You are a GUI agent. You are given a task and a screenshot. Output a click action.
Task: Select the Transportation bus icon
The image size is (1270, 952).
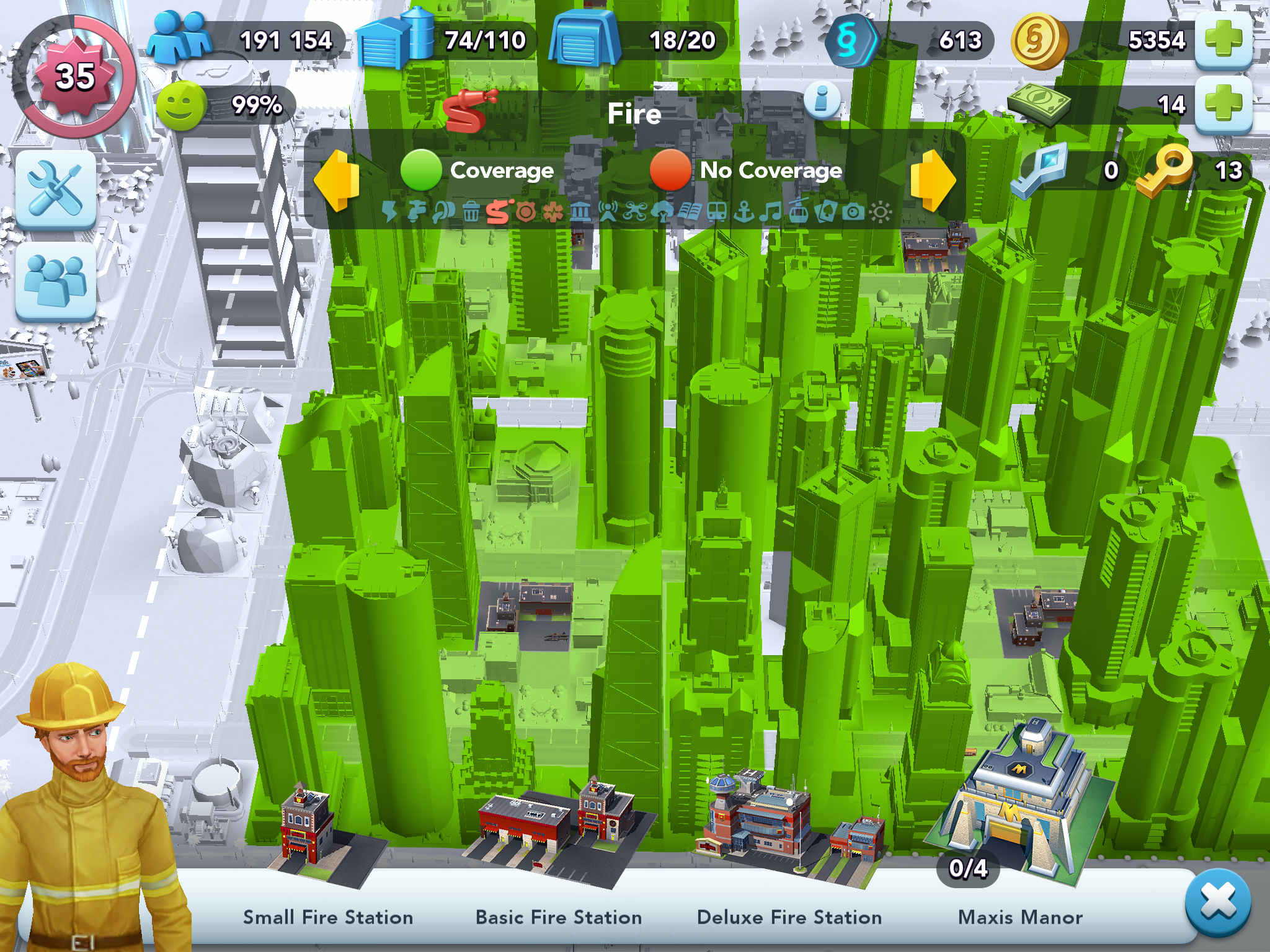point(716,212)
